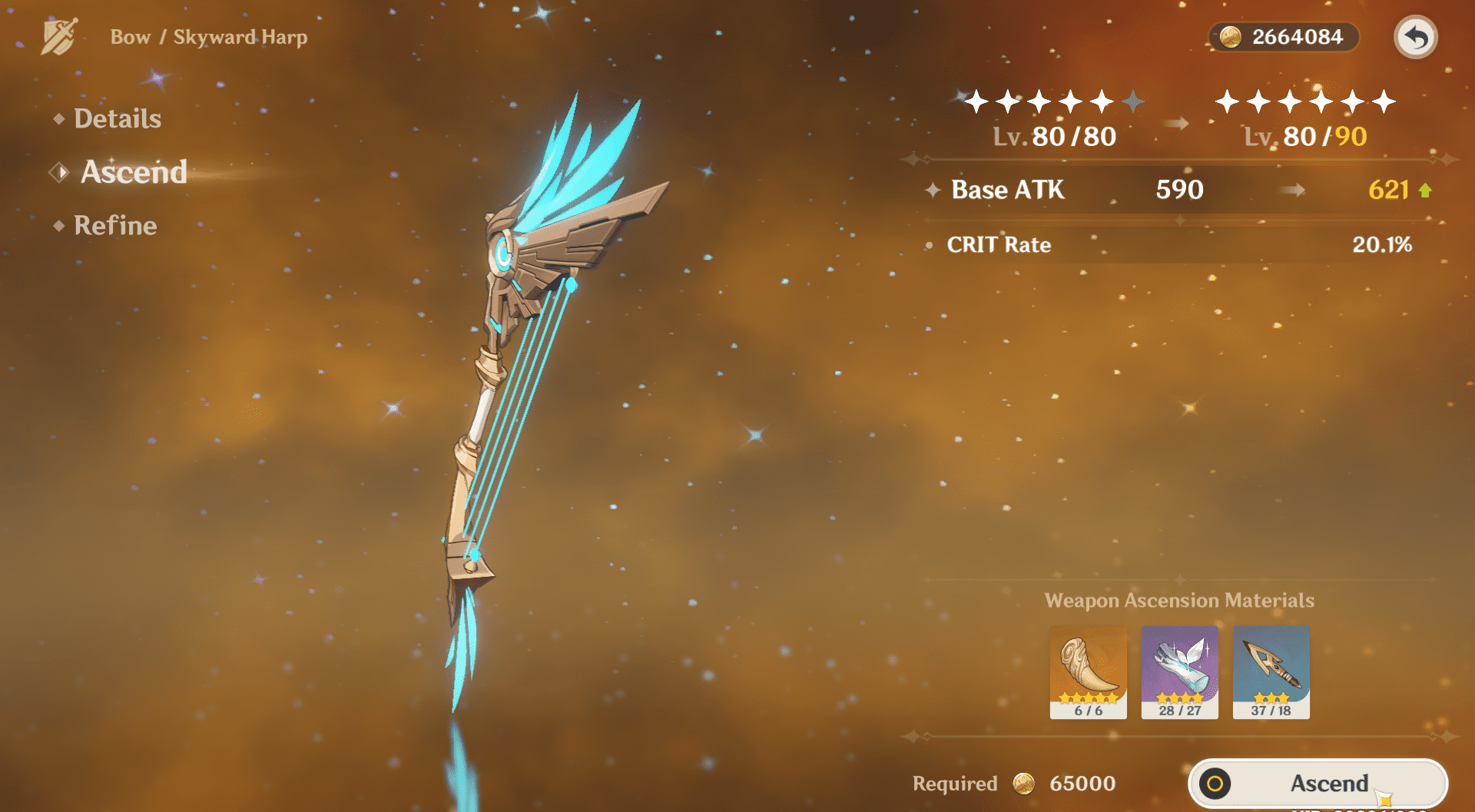Open the weapon Details tab

pos(117,119)
